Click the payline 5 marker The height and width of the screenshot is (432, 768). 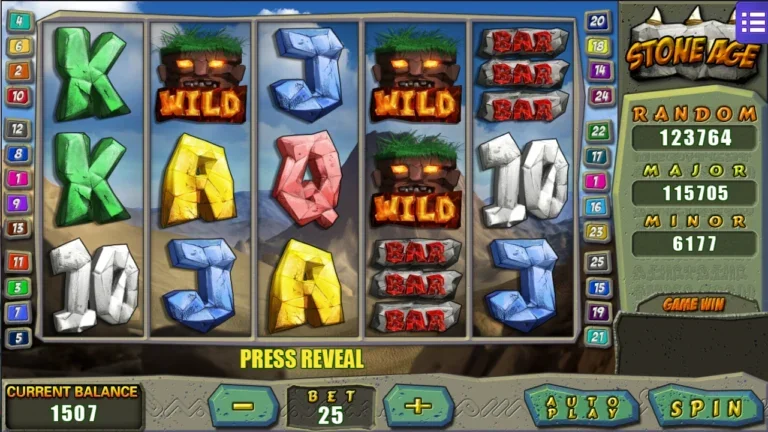point(19,338)
